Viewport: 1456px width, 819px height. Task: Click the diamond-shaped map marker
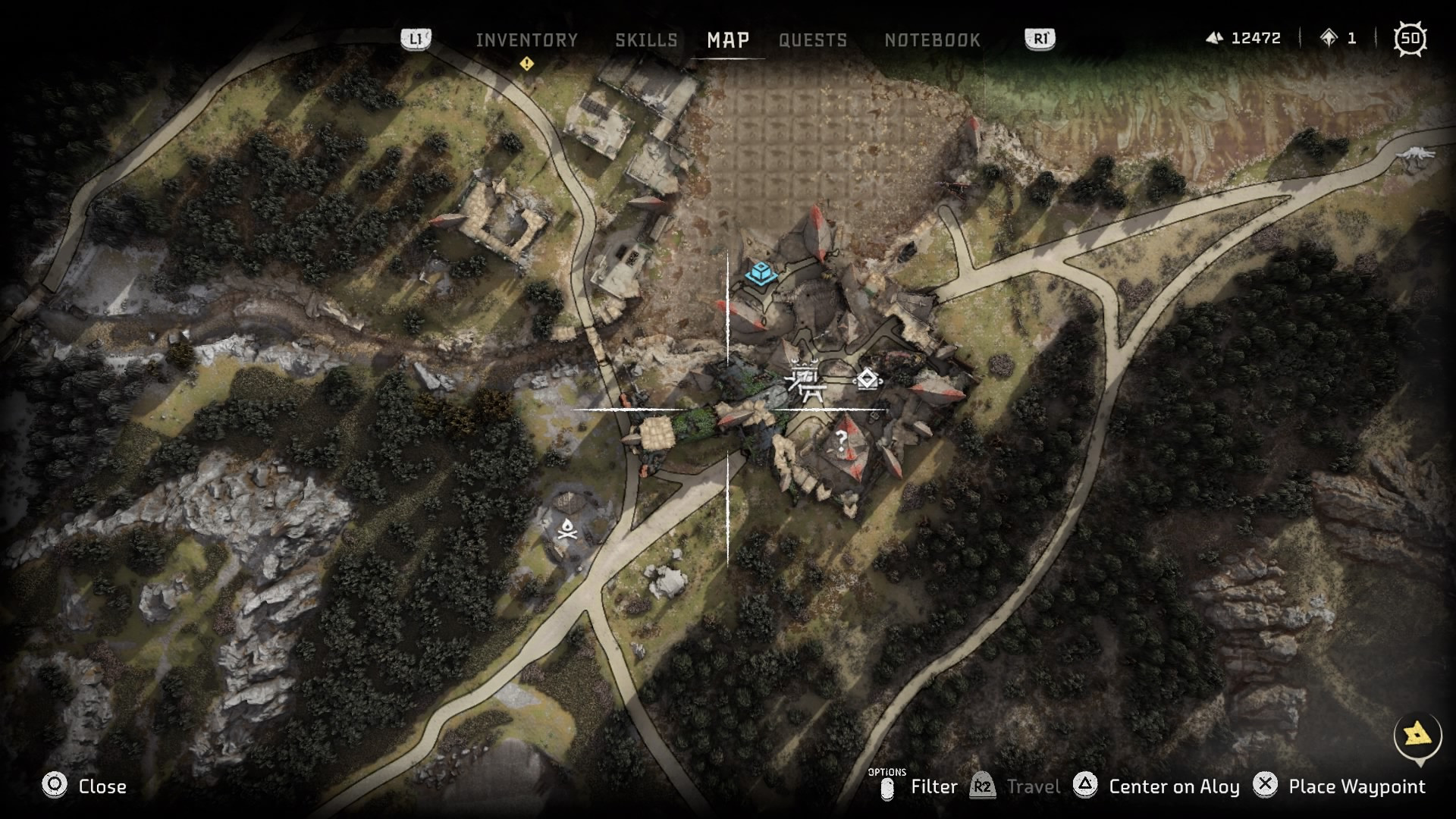pos(867,378)
